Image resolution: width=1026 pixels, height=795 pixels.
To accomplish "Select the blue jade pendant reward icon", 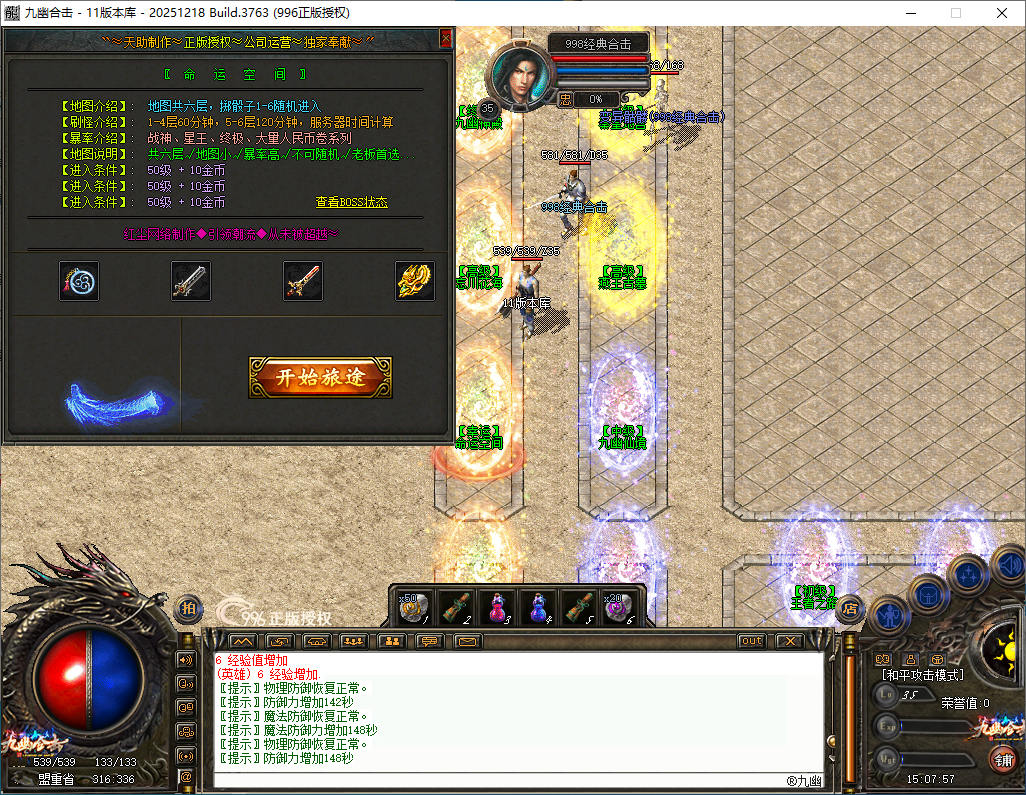I will 78,281.
